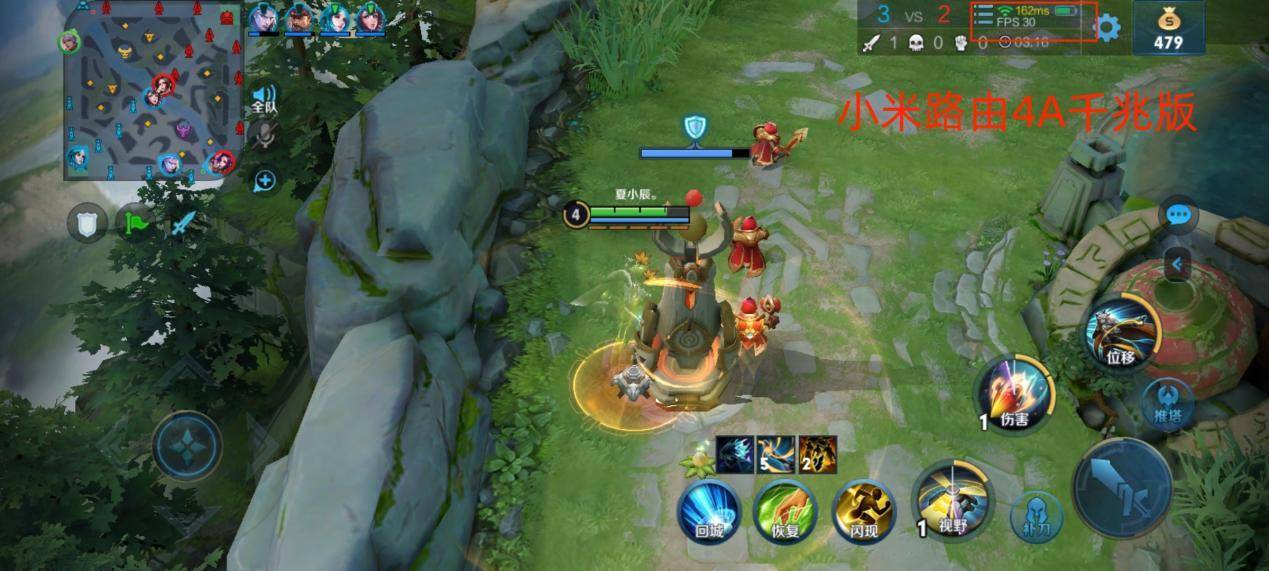Tap the 补刀 last-hit button
Screen dimensions: 1269x571
pyautogui.click(x=1035, y=515)
